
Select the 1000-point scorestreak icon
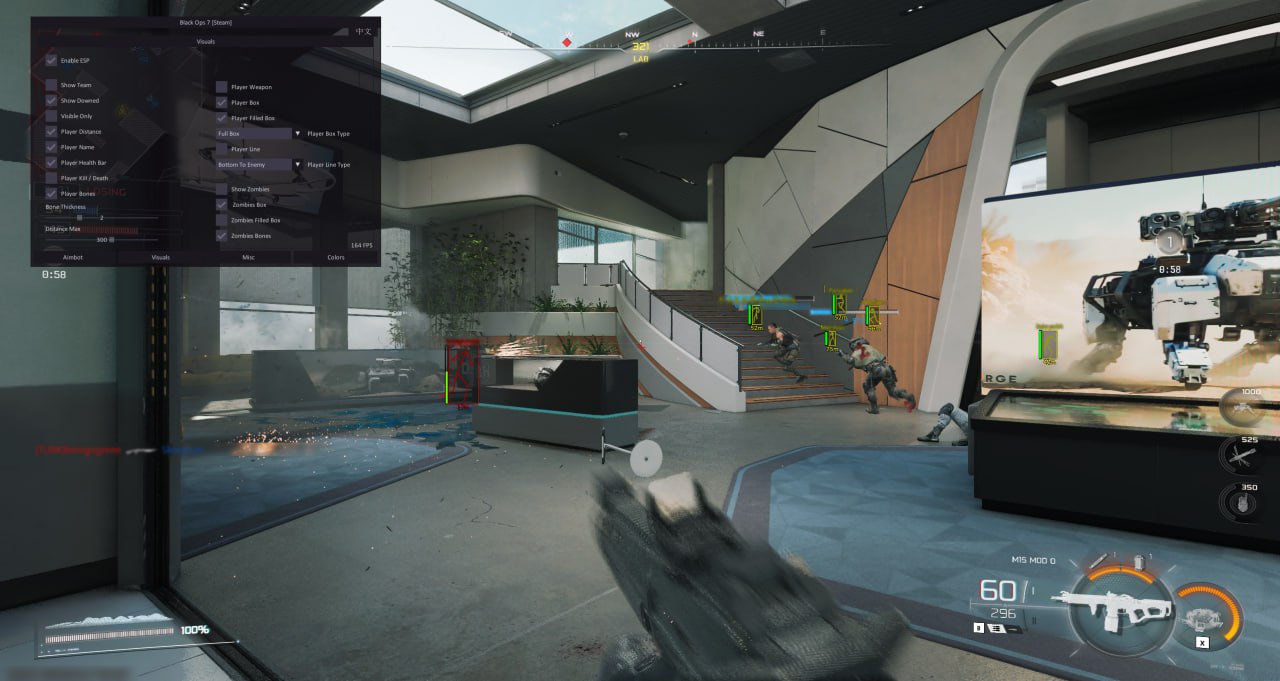click(1243, 407)
